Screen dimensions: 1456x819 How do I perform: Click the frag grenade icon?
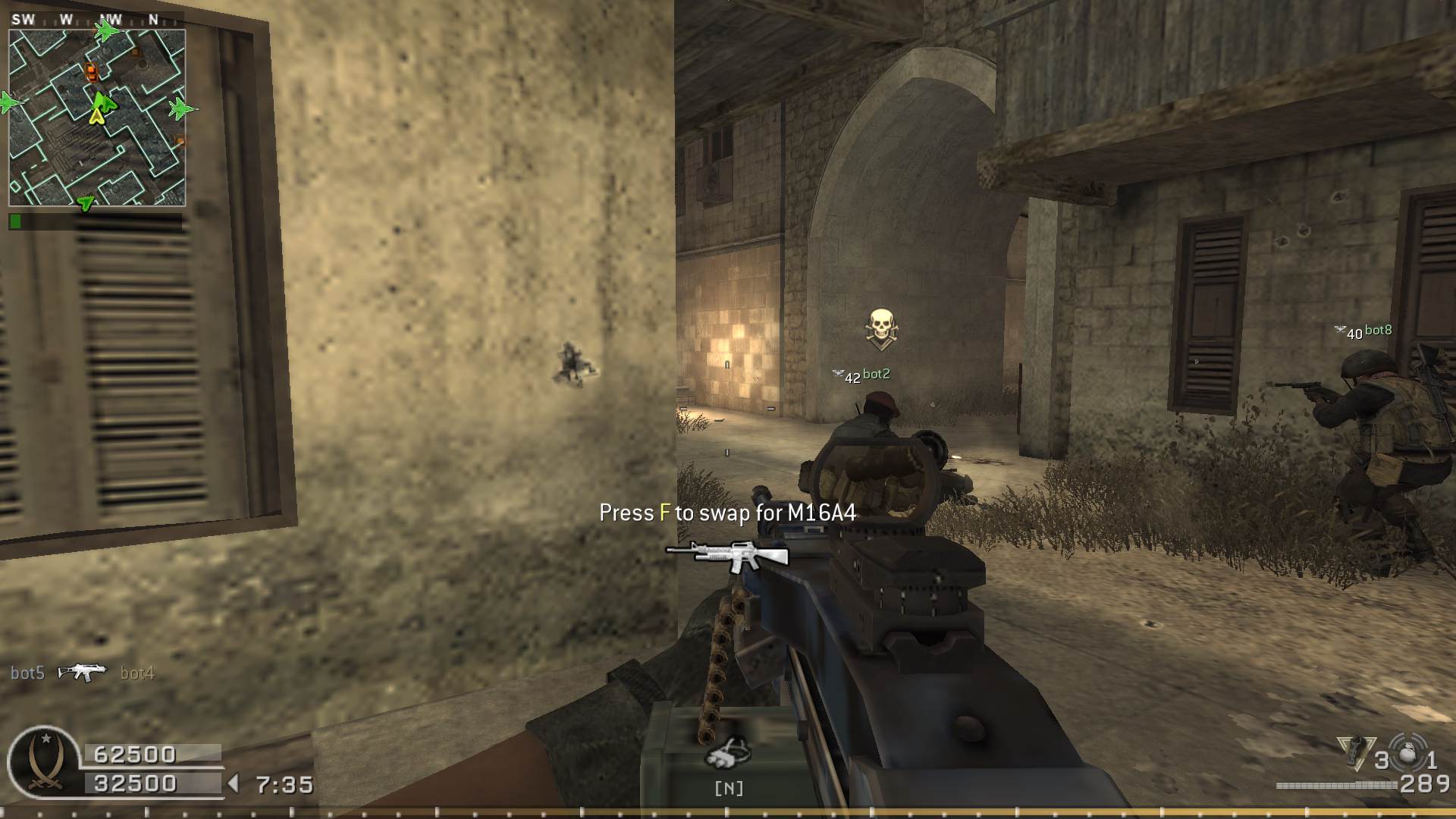pos(1408,751)
